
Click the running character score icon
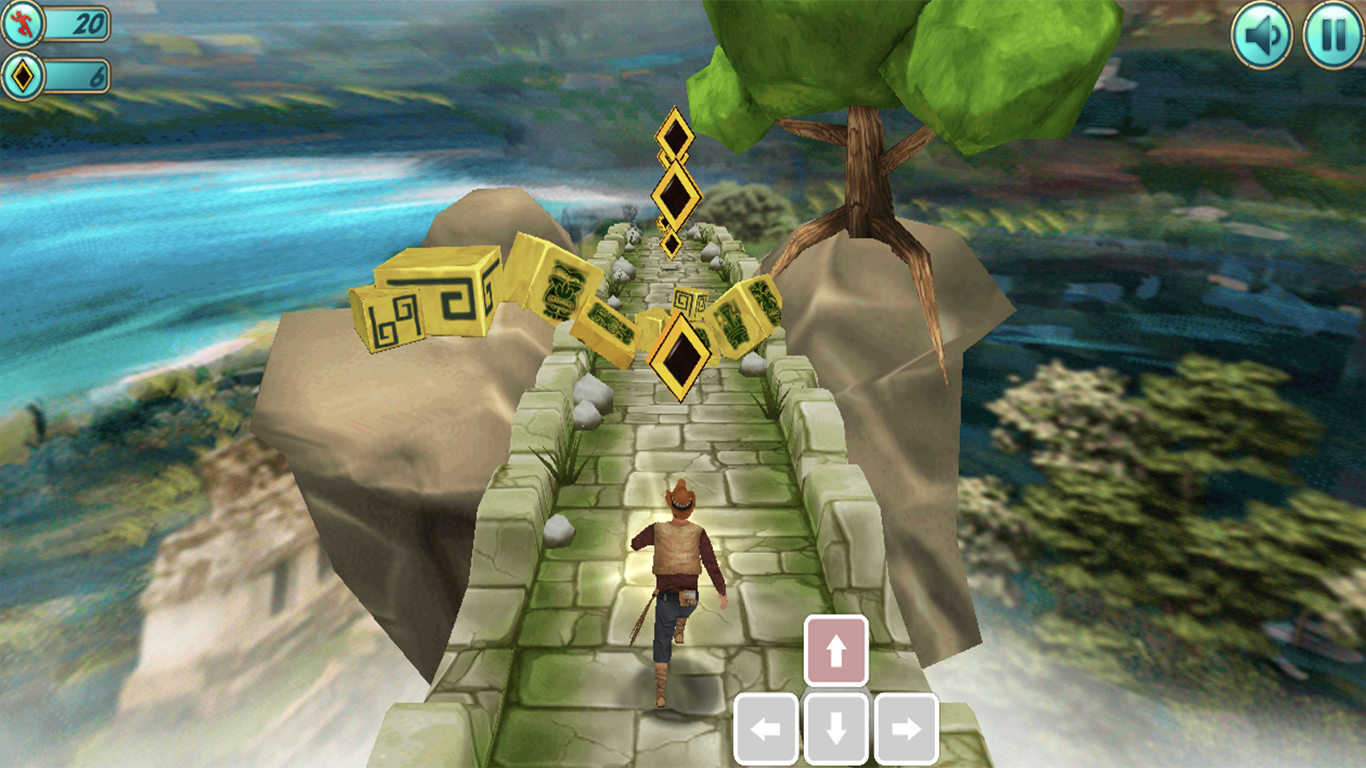[x=22, y=21]
